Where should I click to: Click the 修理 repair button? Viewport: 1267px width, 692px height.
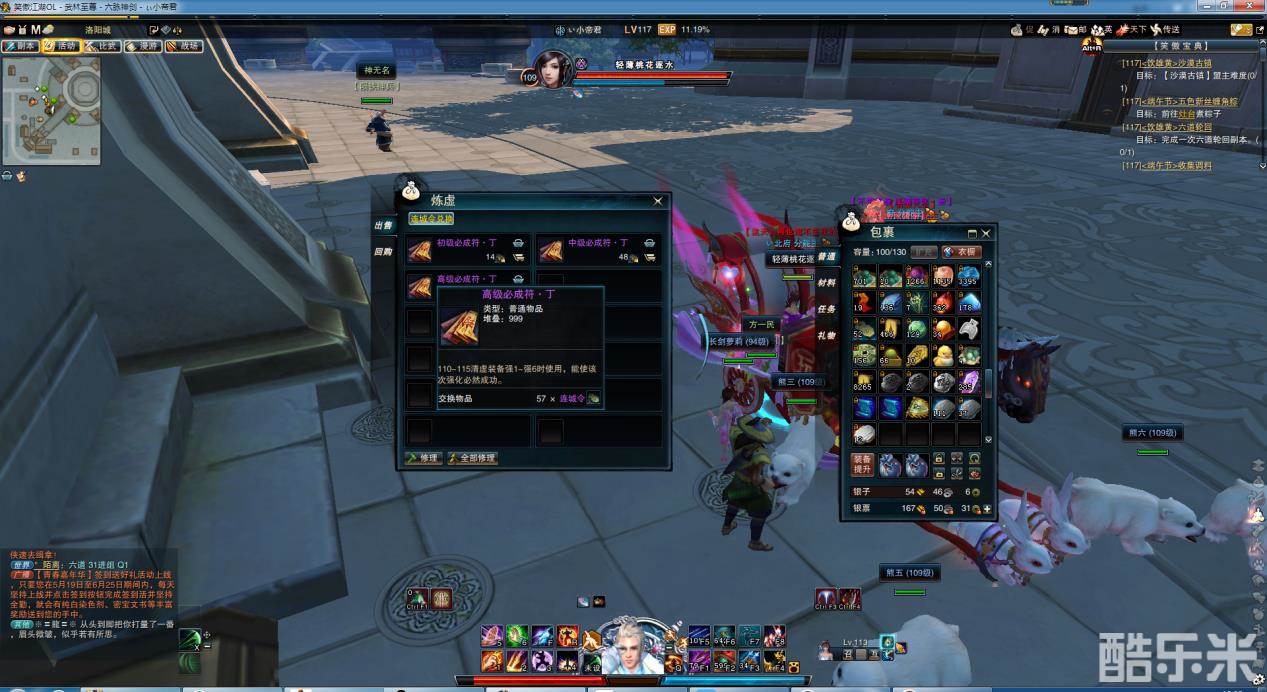[x=424, y=458]
